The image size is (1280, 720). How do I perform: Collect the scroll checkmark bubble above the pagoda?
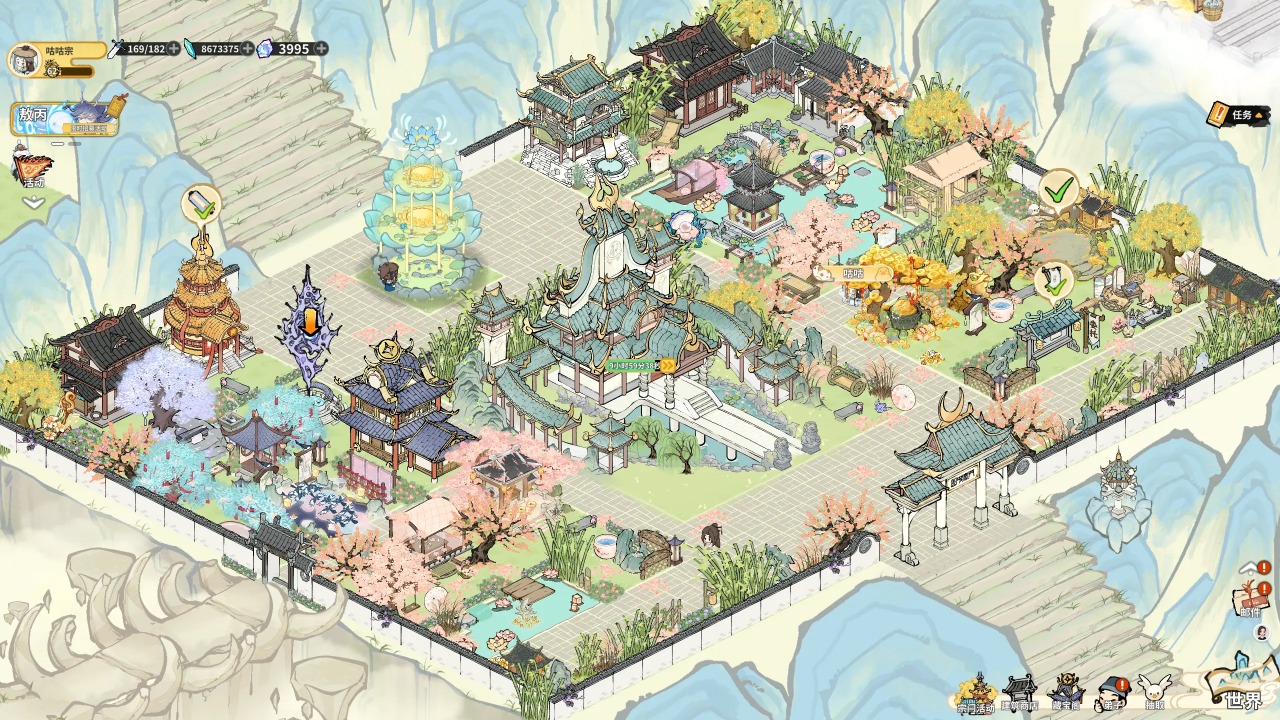pyautogui.click(x=201, y=205)
